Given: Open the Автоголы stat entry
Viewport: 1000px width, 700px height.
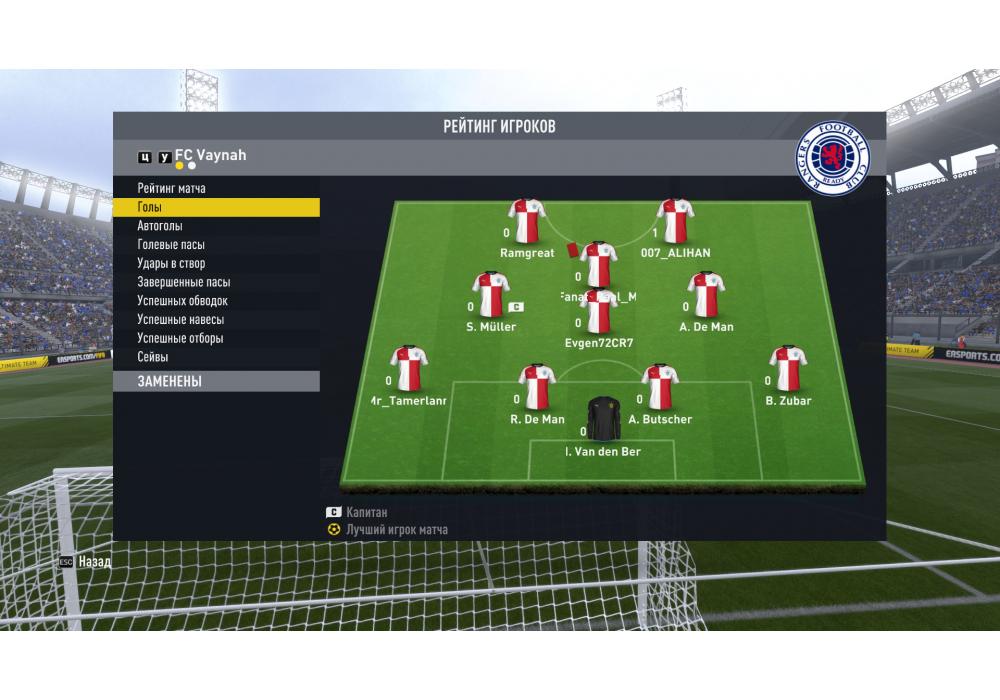Looking at the screenshot, I should (x=160, y=226).
